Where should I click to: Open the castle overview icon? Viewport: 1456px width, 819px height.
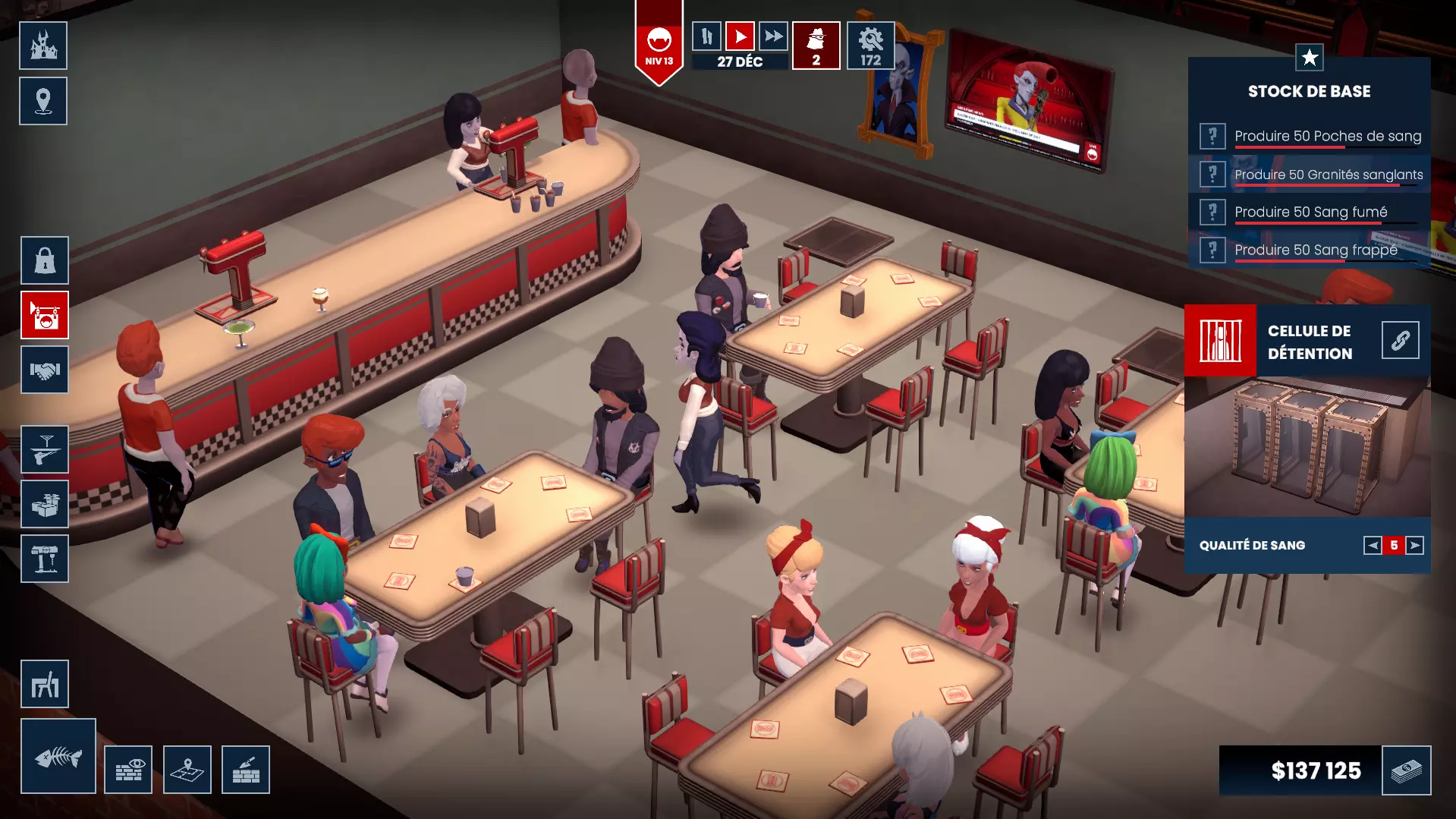(x=43, y=46)
